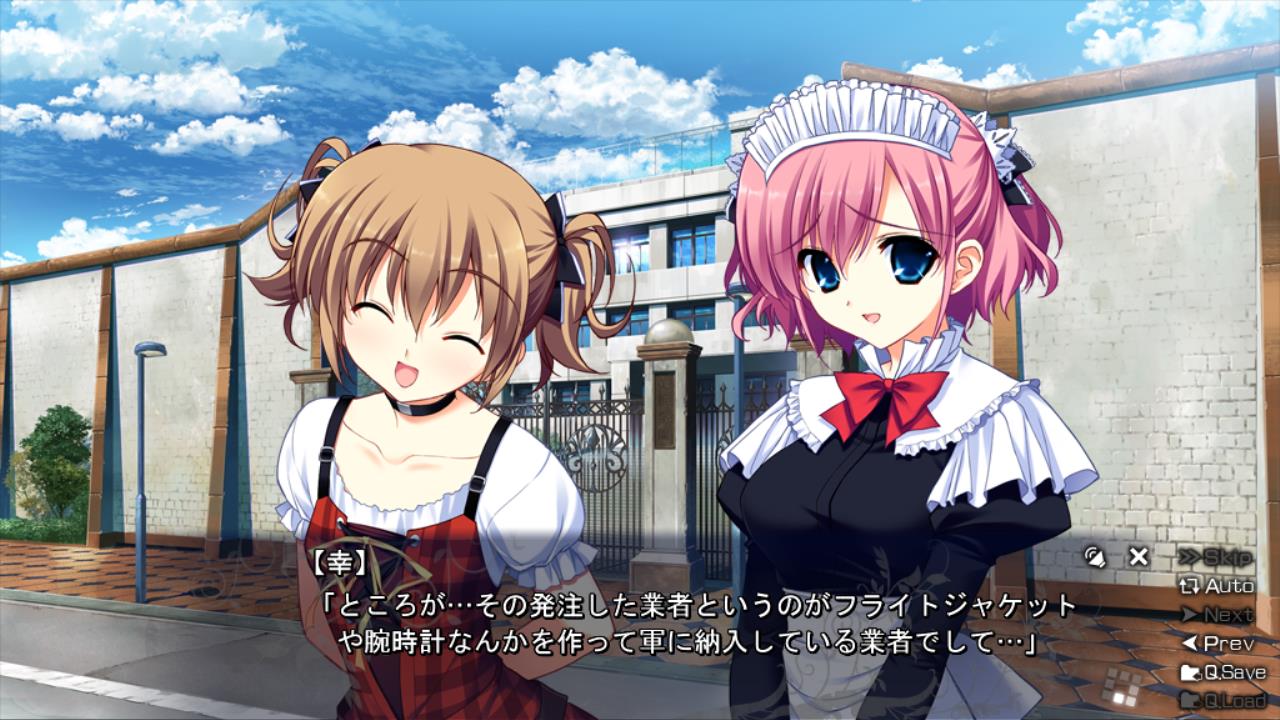The height and width of the screenshot is (720, 1280).
Task: Replay voice with the speaker icon
Action: (1095, 557)
